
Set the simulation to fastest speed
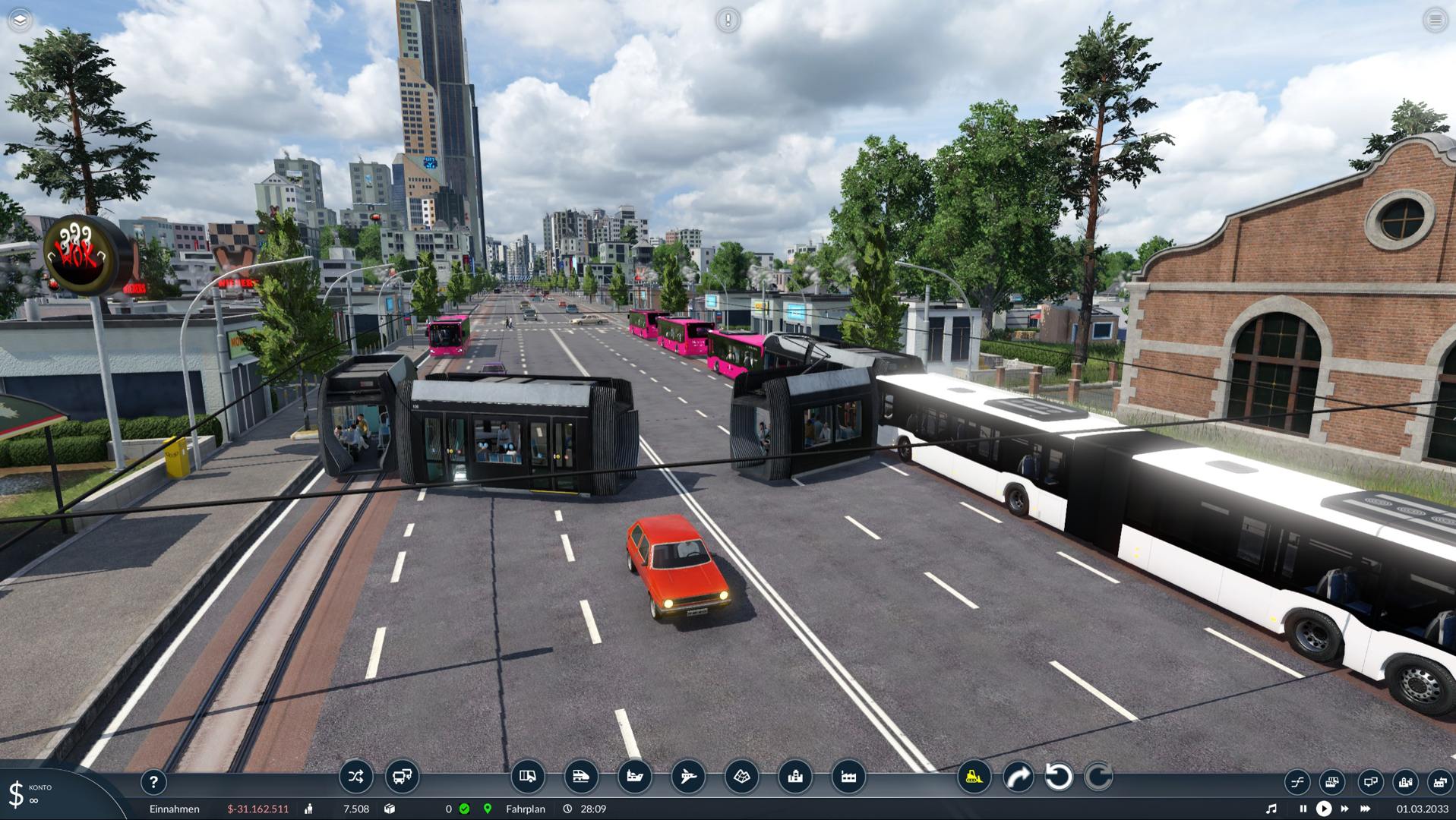(1366, 809)
